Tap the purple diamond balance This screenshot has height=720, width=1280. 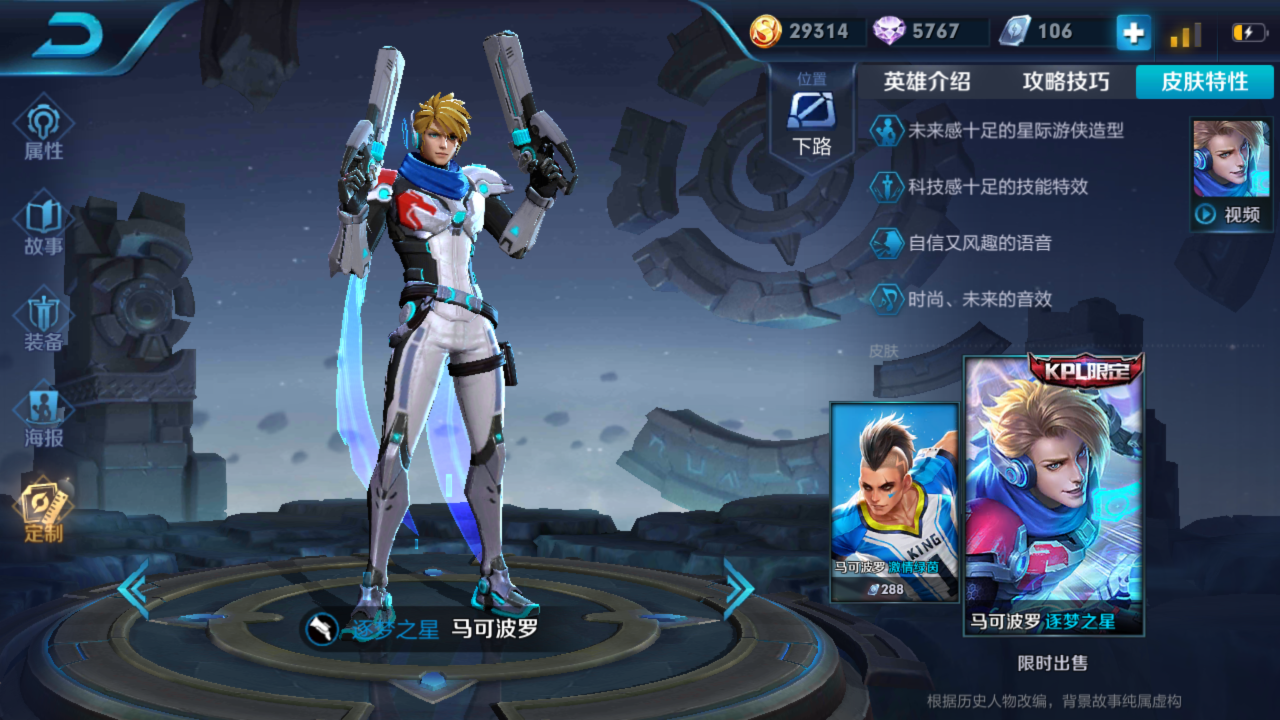tap(917, 31)
